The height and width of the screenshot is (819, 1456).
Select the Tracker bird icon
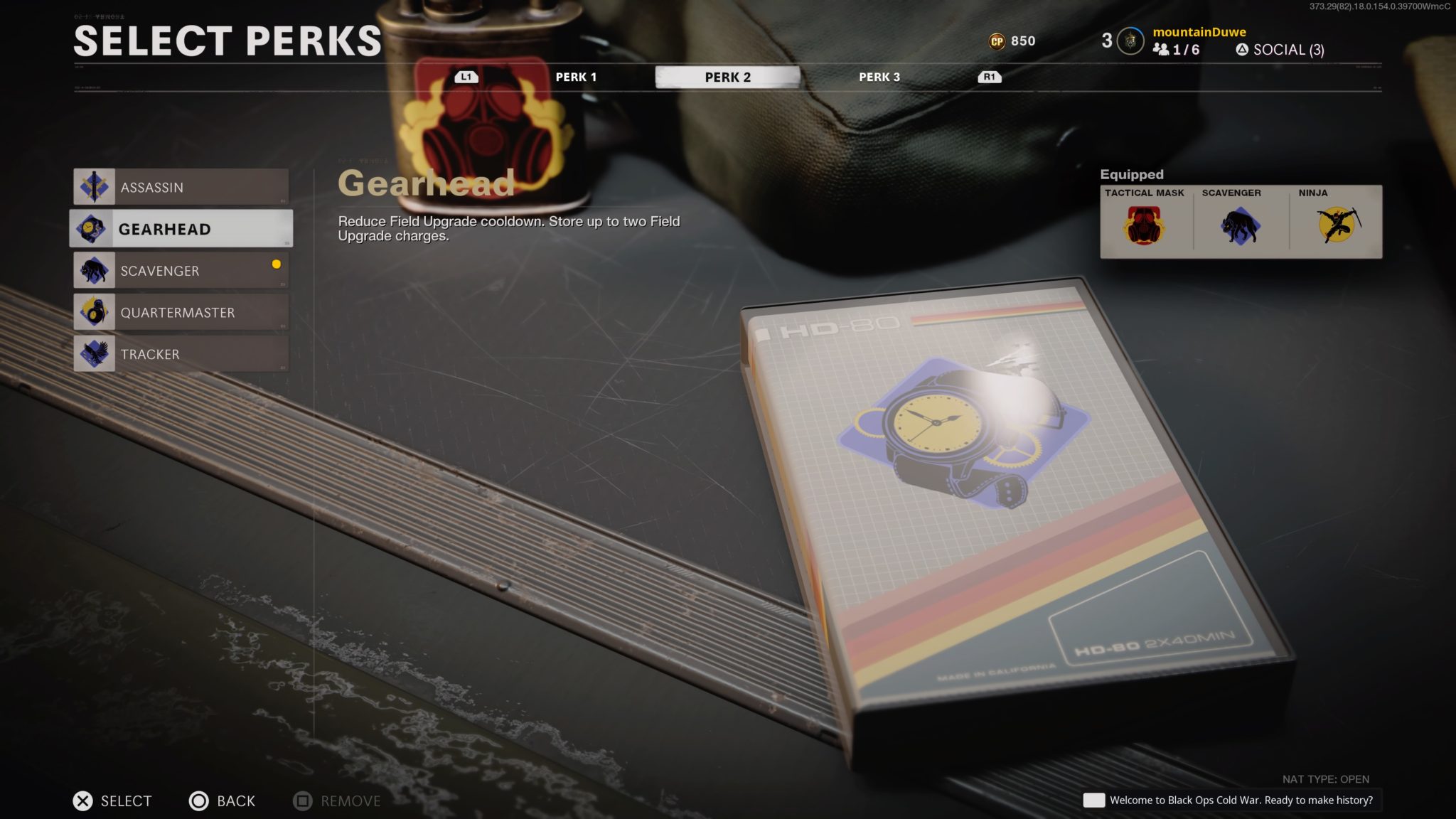(x=95, y=353)
